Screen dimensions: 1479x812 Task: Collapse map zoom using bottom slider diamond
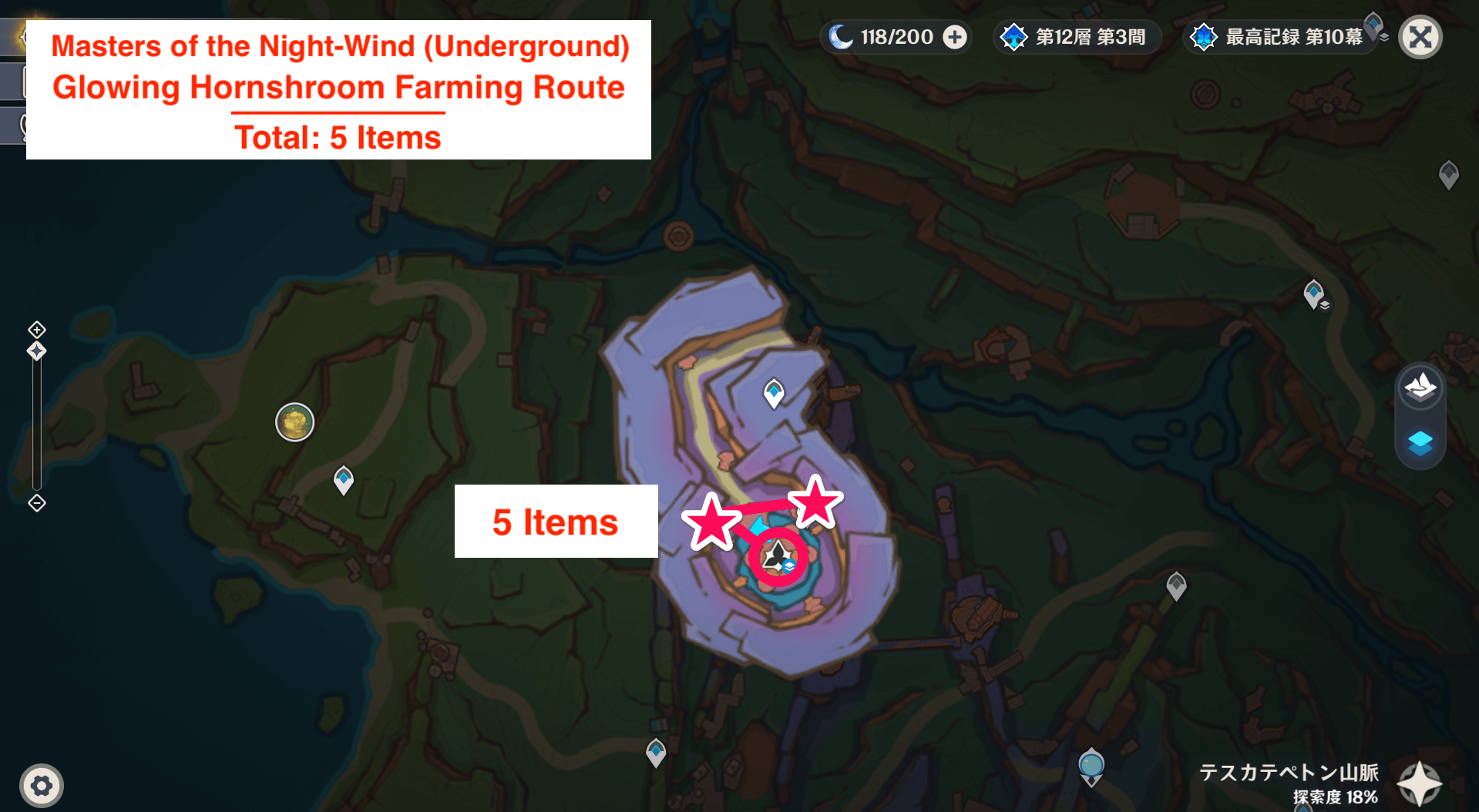(35, 504)
